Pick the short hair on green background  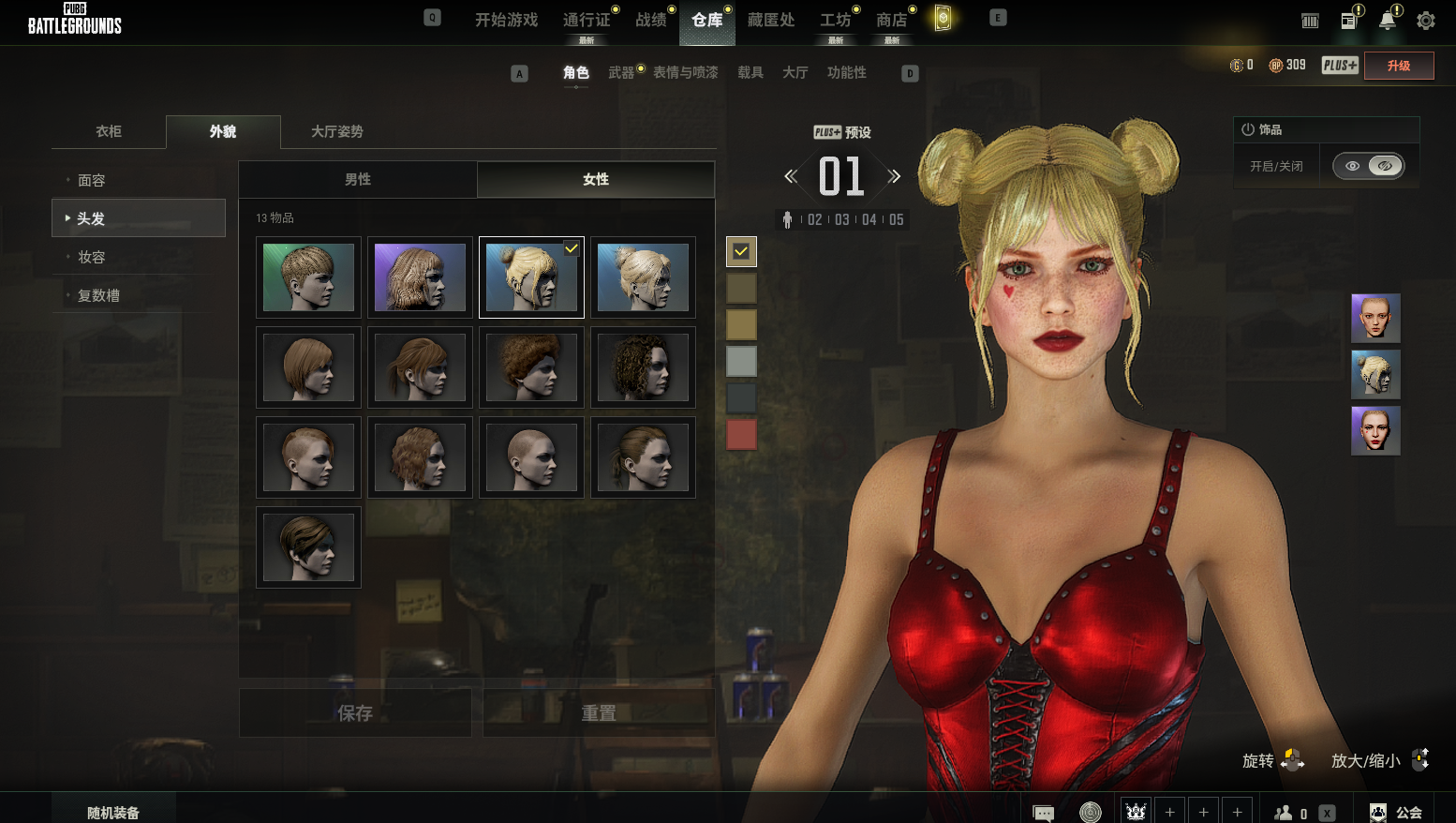[x=308, y=277]
